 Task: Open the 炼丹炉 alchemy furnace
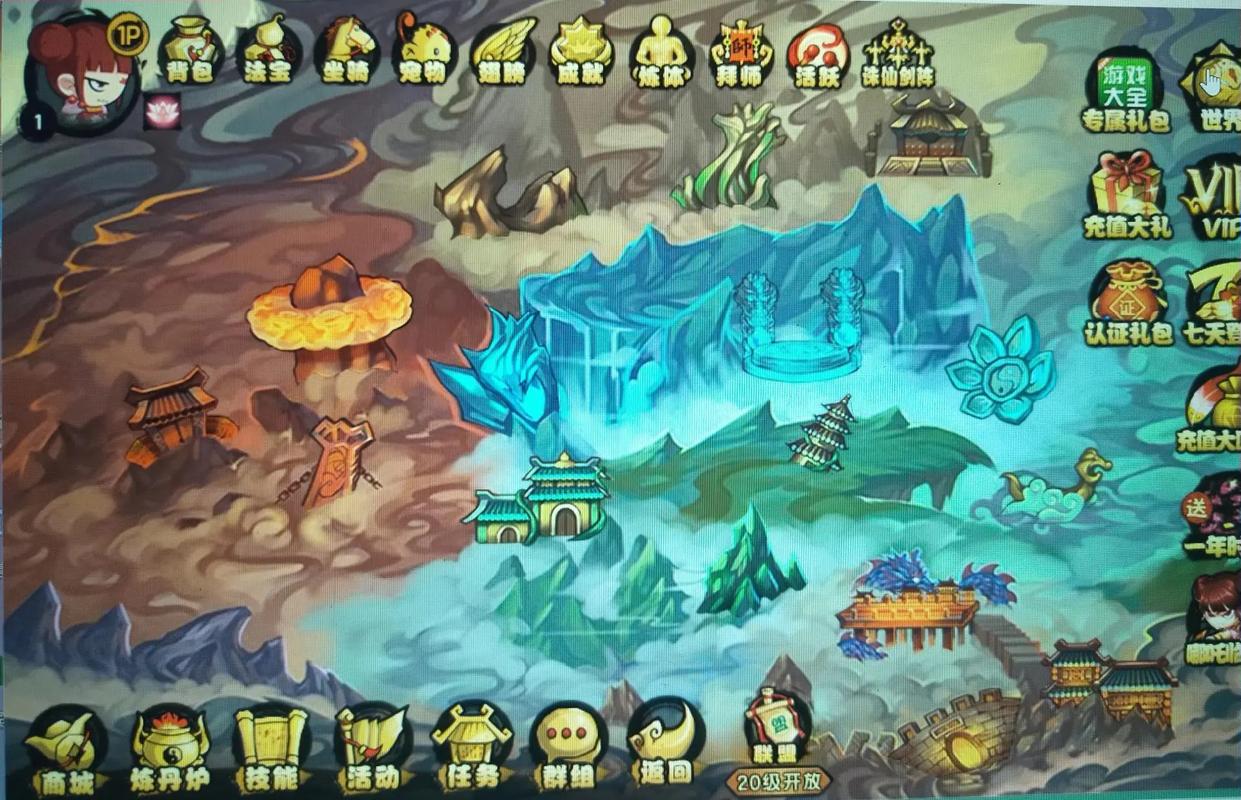170,750
